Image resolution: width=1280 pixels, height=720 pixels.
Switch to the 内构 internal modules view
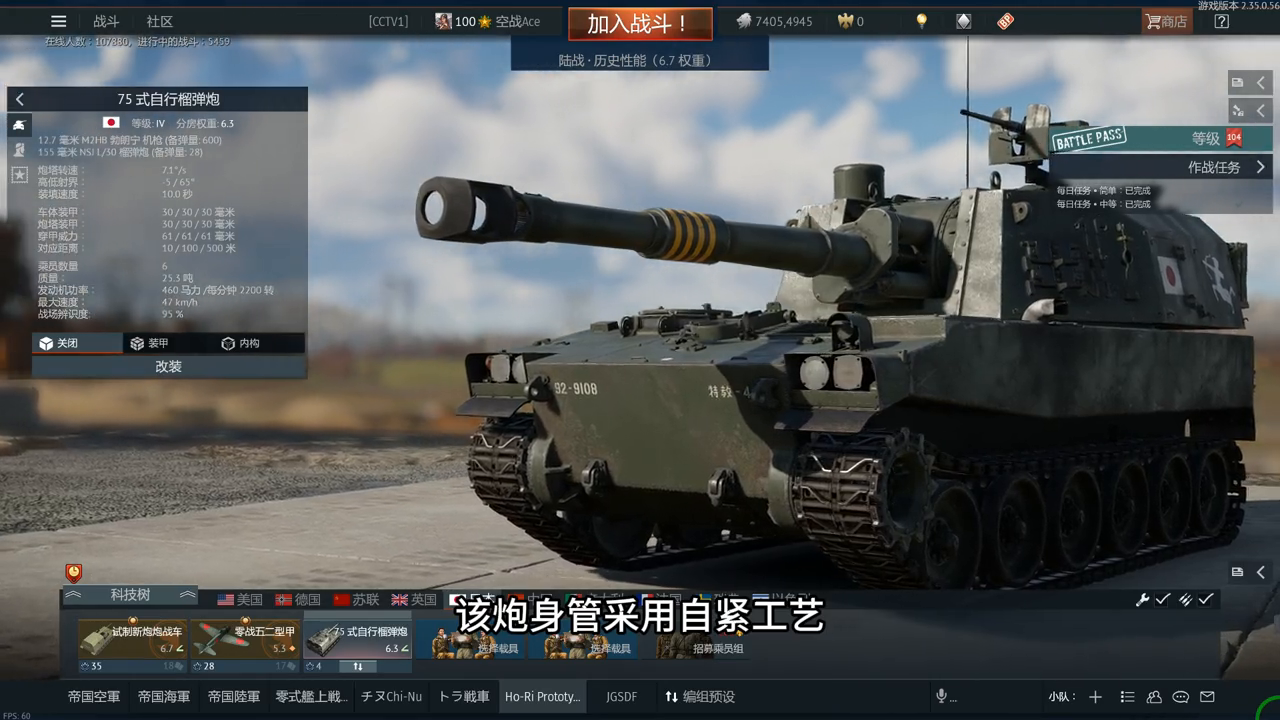point(240,343)
